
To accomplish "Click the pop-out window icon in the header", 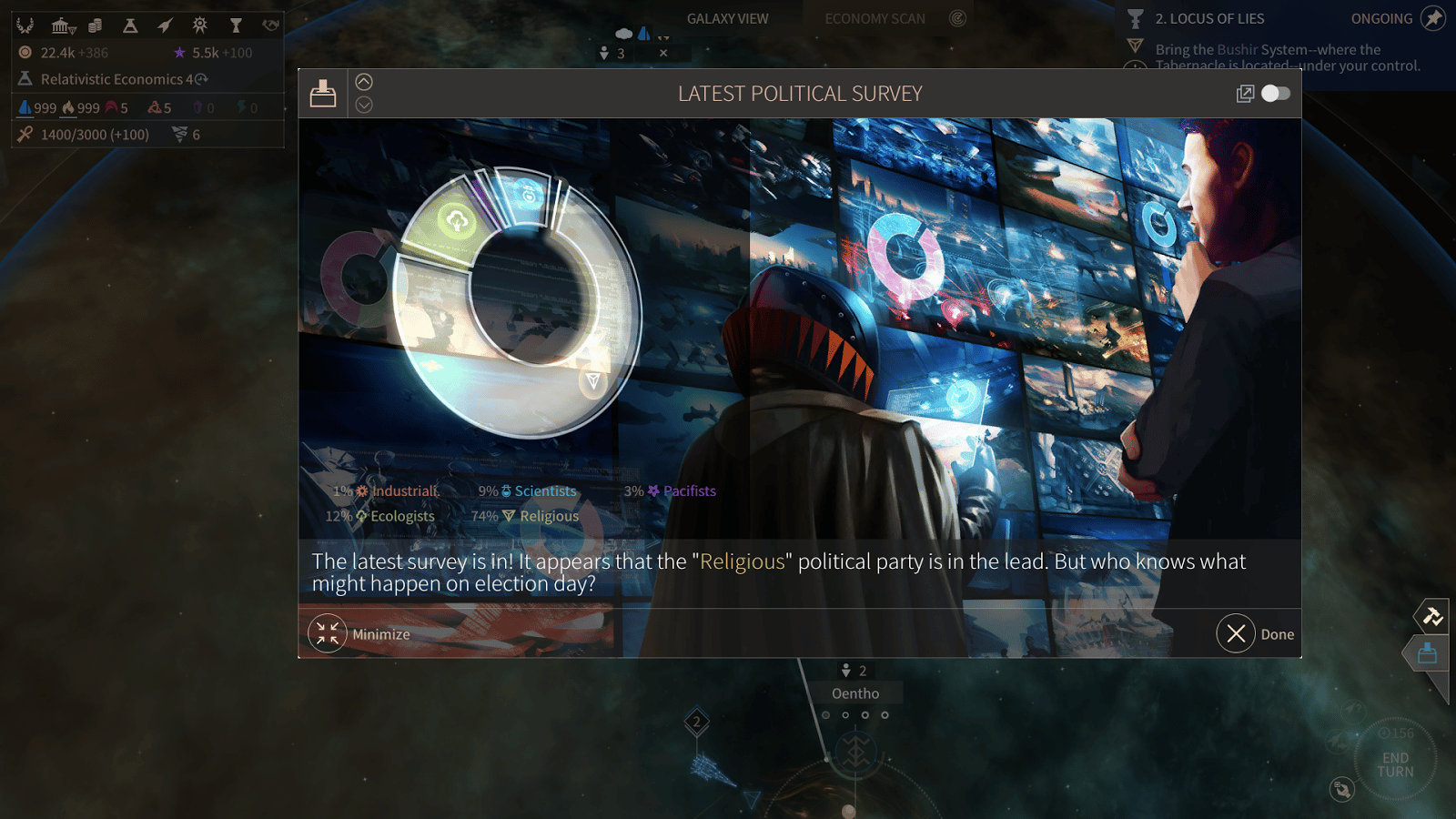I will pyautogui.click(x=1245, y=94).
